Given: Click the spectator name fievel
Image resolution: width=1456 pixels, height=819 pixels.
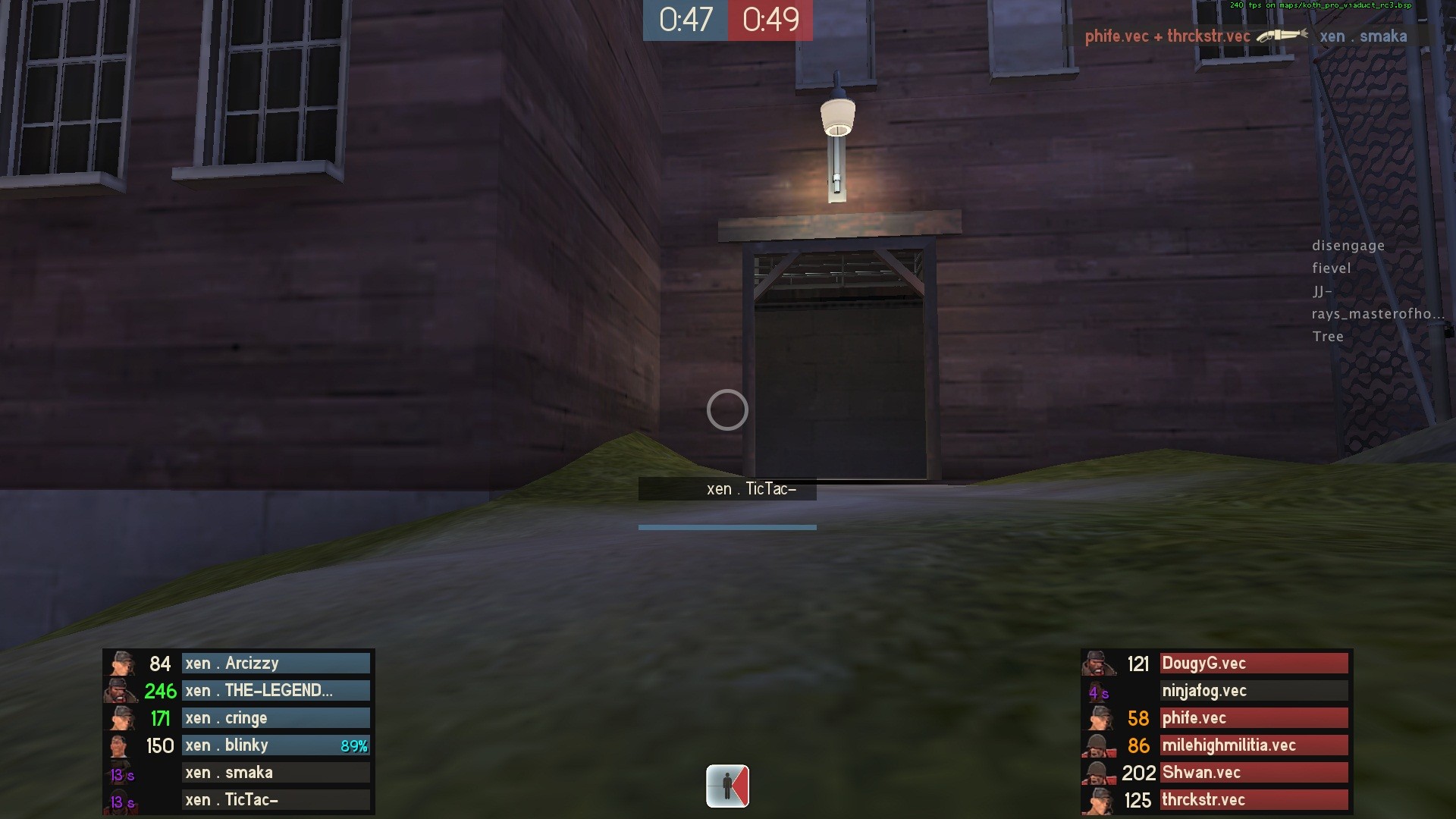Looking at the screenshot, I should coord(1332,268).
